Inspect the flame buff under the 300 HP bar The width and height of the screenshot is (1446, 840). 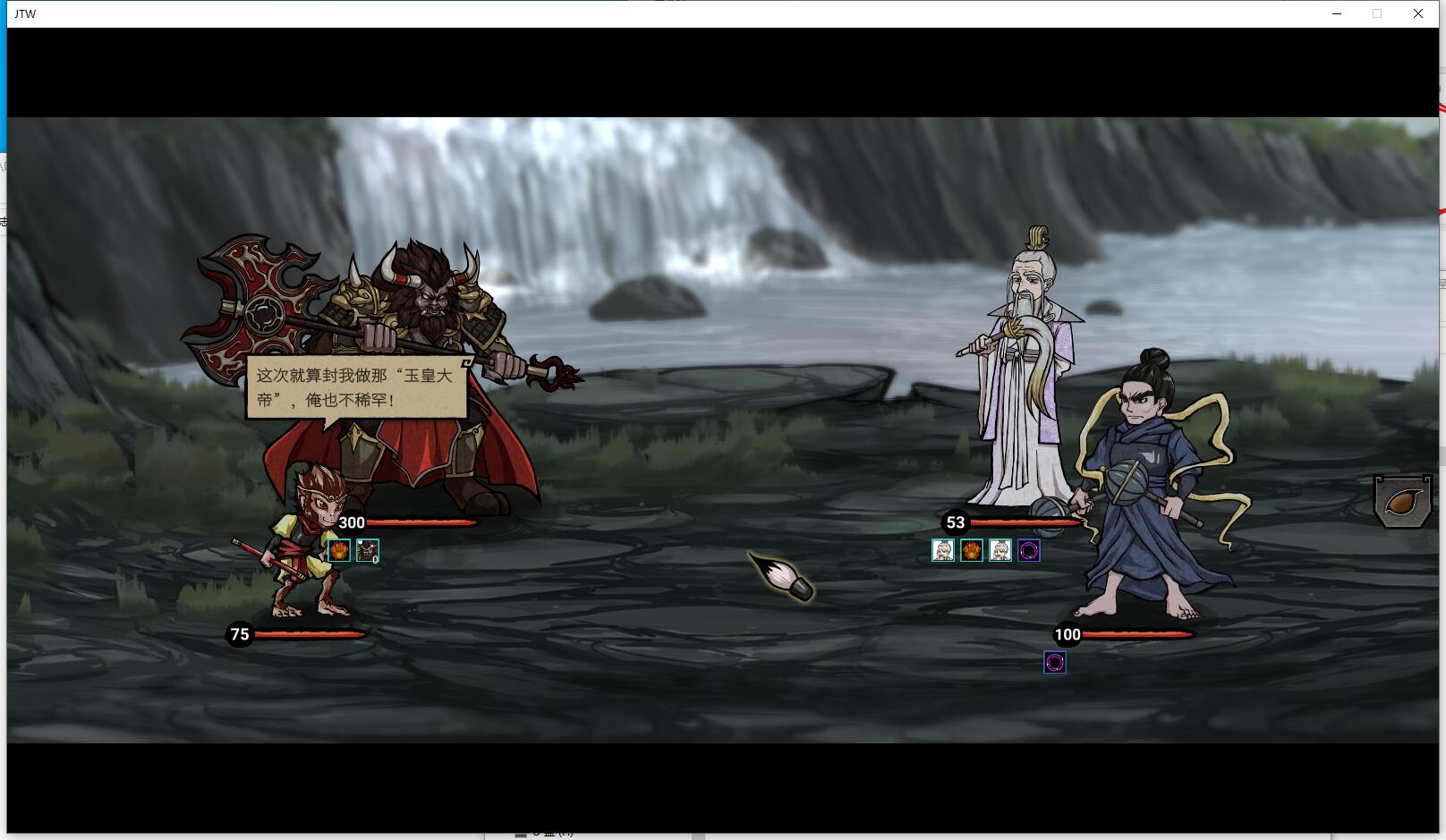[x=339, y=550]
